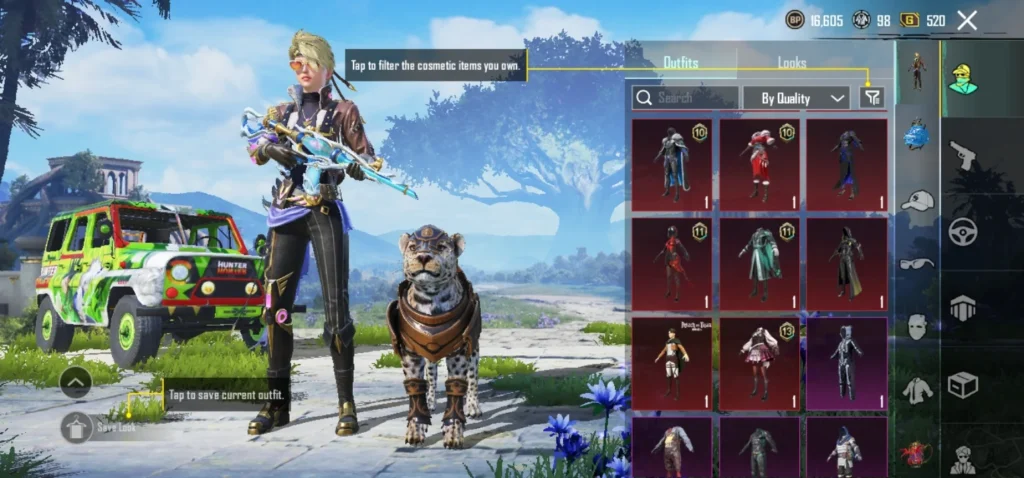This screenshot has height=478, width=1024.
Task: Switch to the pistol weapons section
Action: (x=962, y=154)
